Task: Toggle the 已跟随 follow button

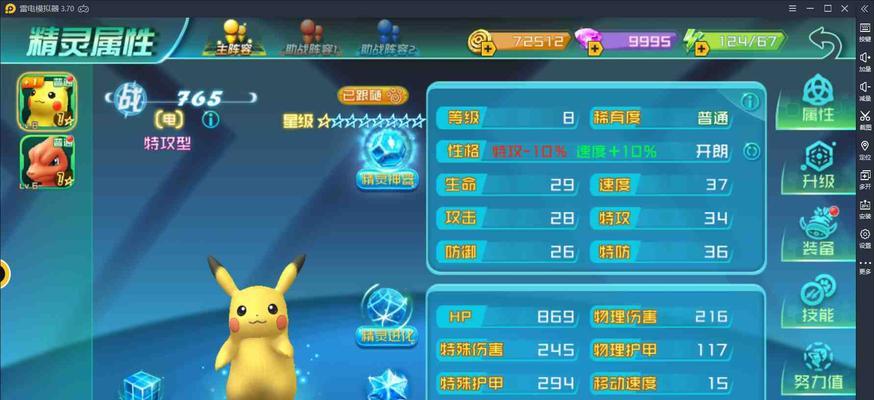Action: (373, 96)
